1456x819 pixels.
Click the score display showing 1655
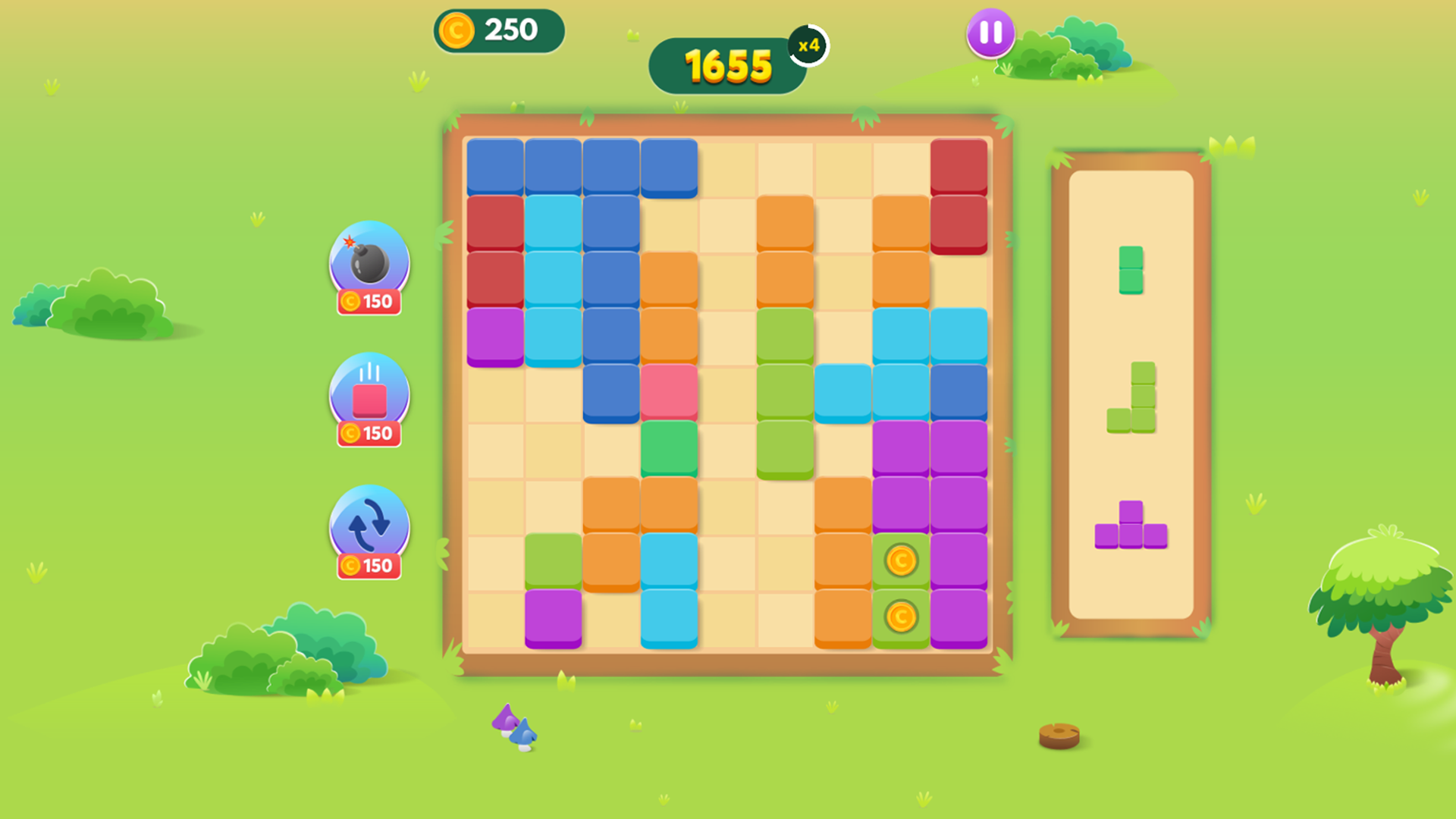pyautogui.click(x=726, y=65)
